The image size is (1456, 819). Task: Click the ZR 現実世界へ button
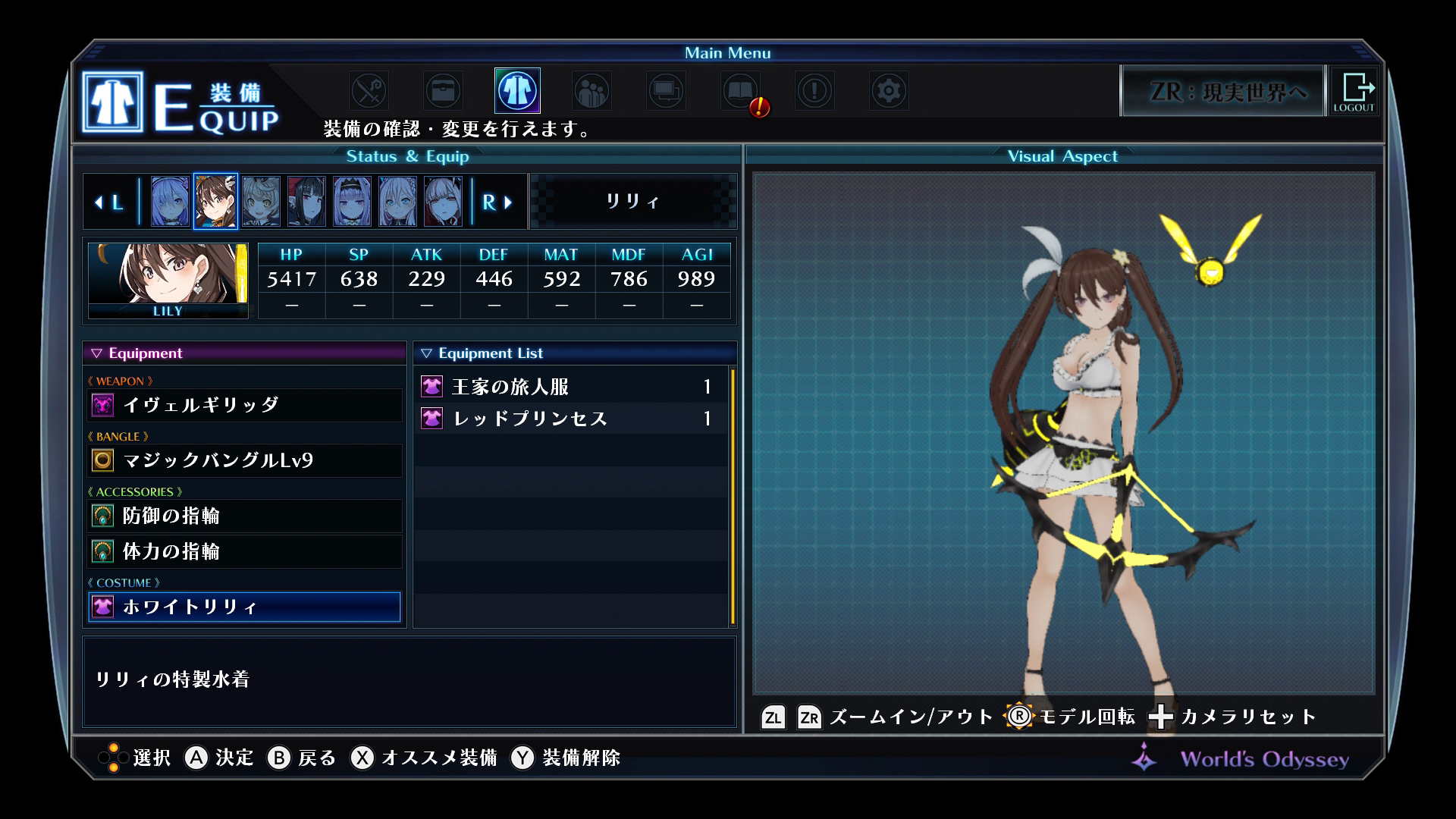point(1222,92)
